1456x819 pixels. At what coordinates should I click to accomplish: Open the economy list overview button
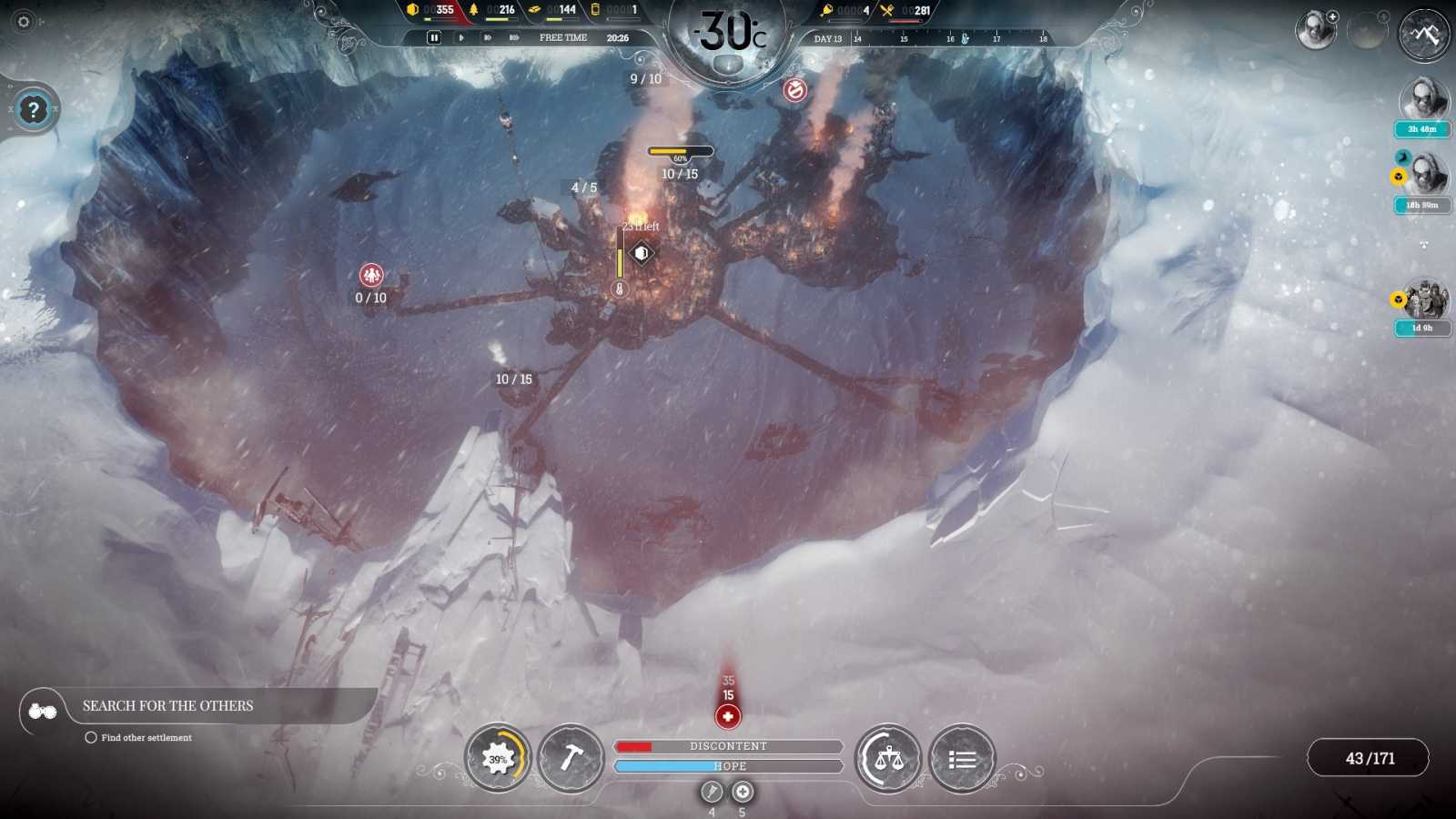[962, 758]
